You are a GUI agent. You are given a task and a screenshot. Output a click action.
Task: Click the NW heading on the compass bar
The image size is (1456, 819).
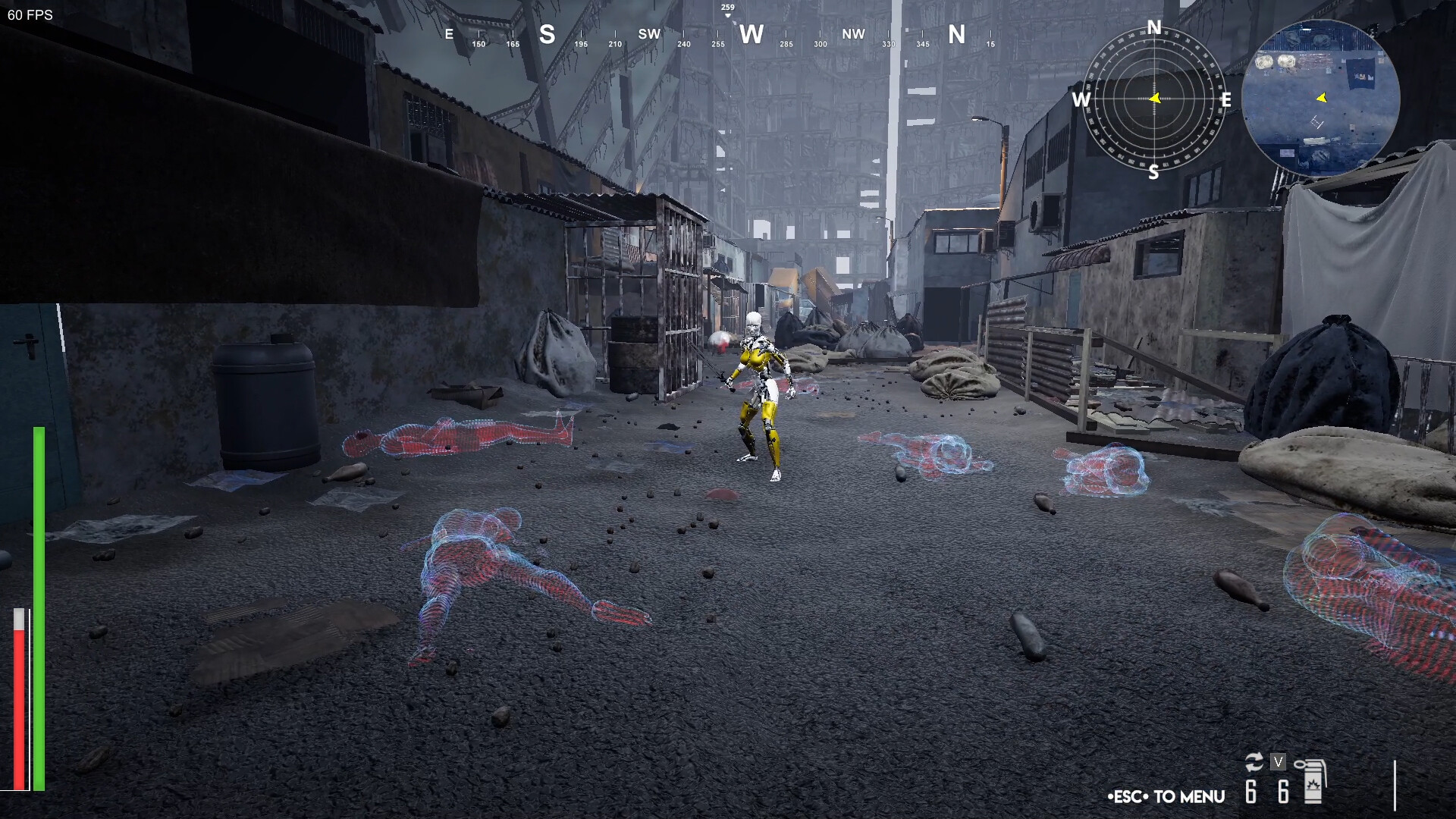pyautogui.click(x=854, y=34)
